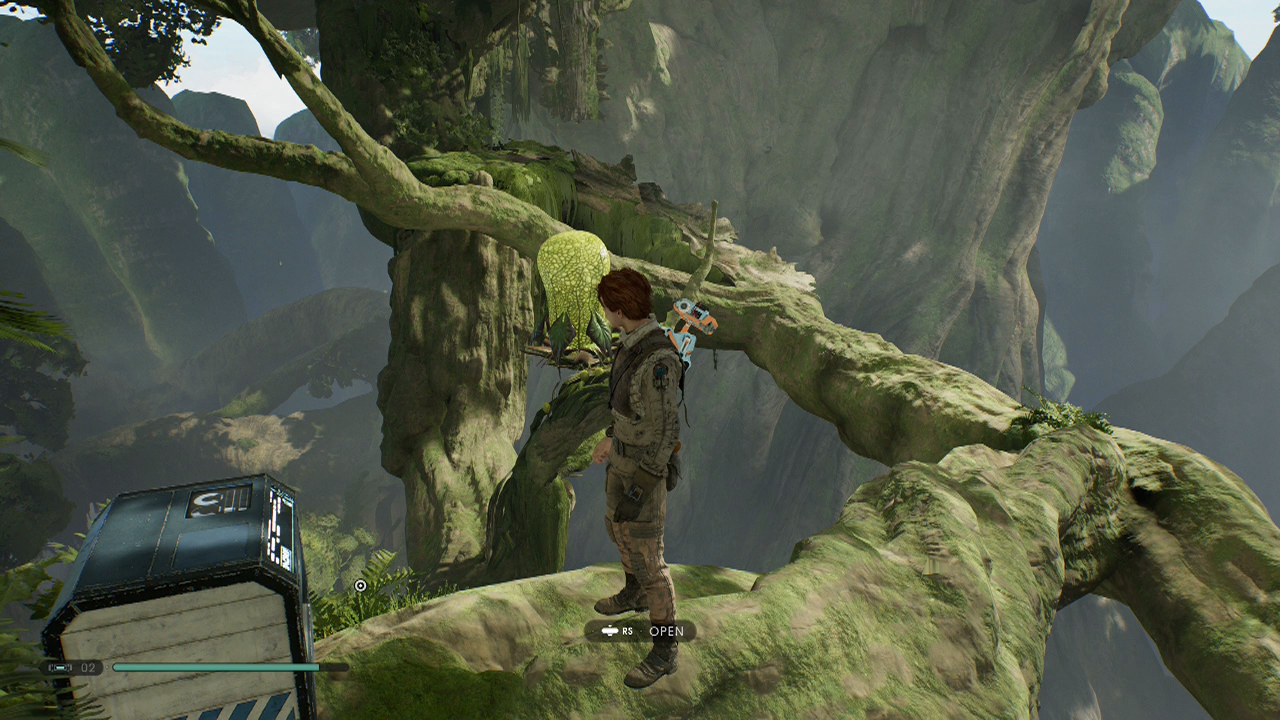This screenshot has height=720, width=1280.
Task: Select the OPEN label in the prompt
Action: pyautogui.click(x=668, y=631)
